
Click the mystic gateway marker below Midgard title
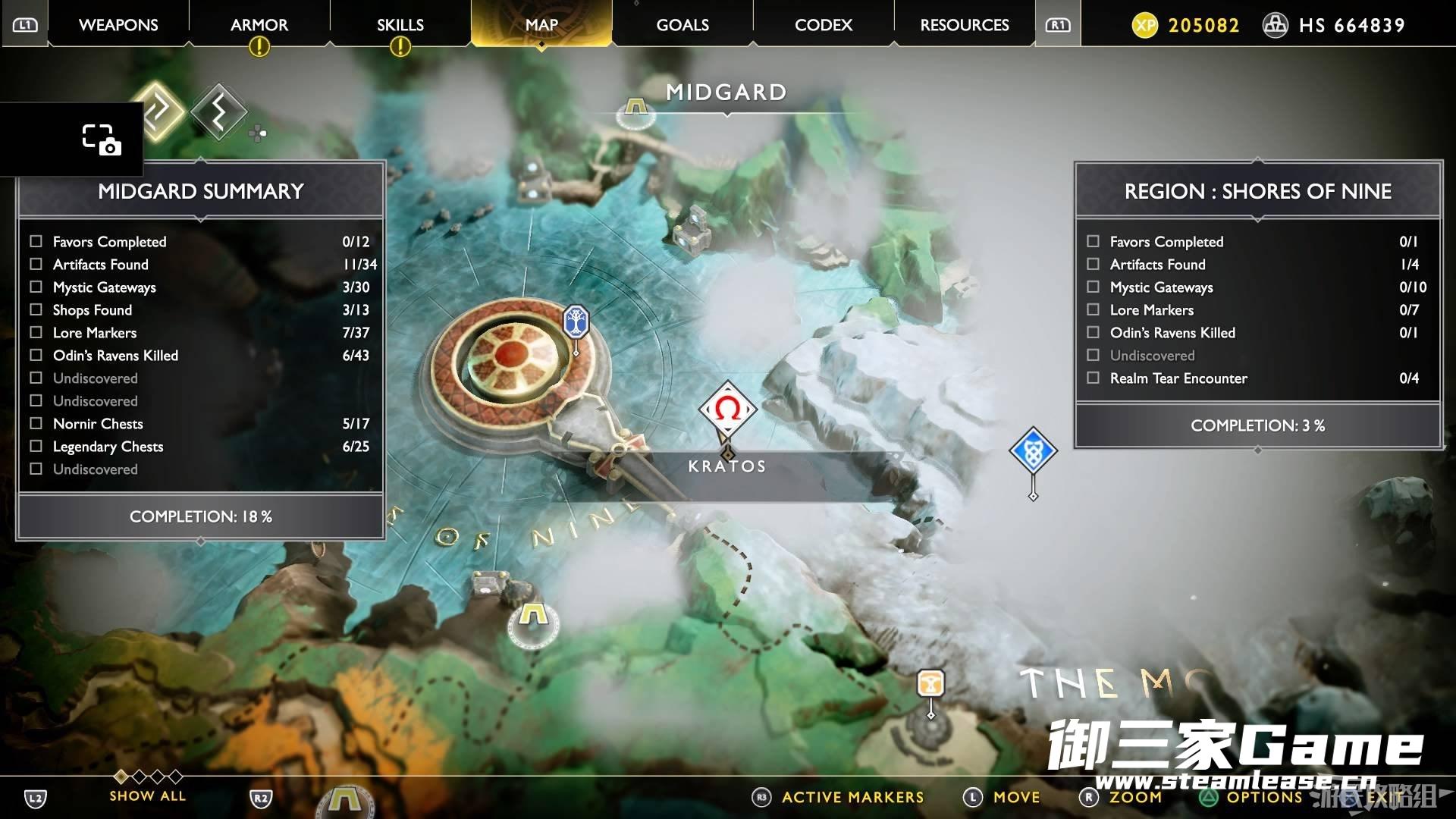pos(635,111)
